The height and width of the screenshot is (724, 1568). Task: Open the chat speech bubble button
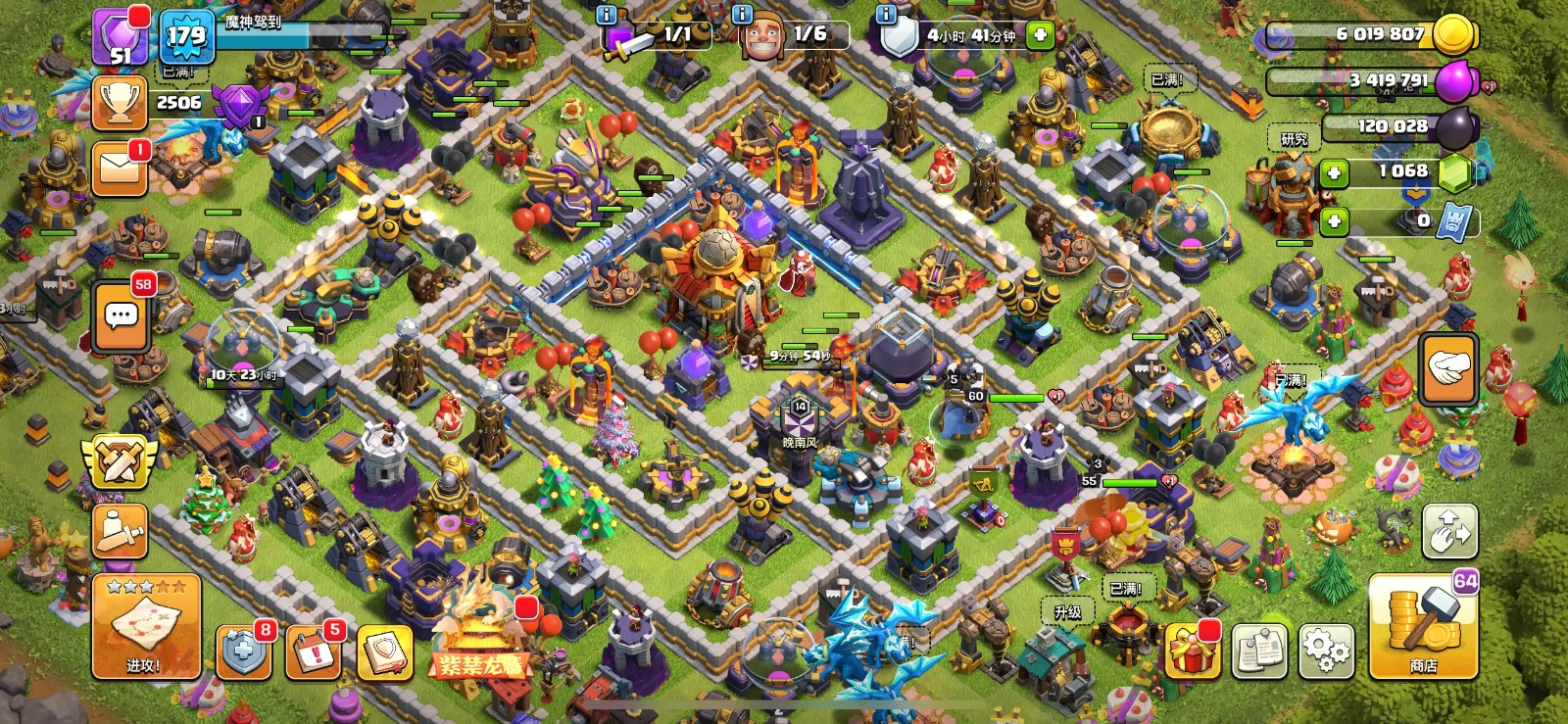(x=122, y=316)
